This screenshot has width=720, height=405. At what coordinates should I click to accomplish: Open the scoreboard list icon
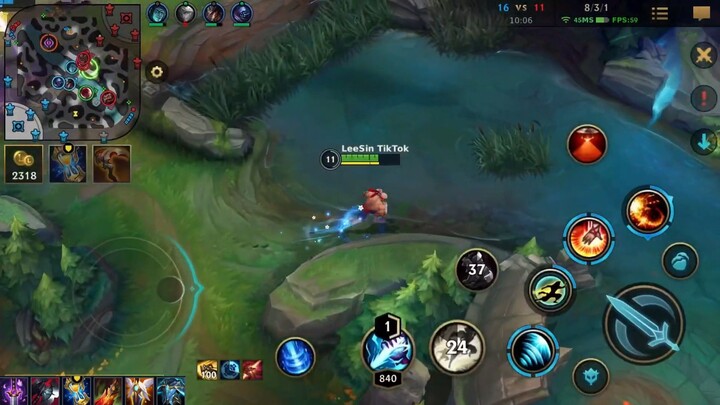(x=660, y=13)
